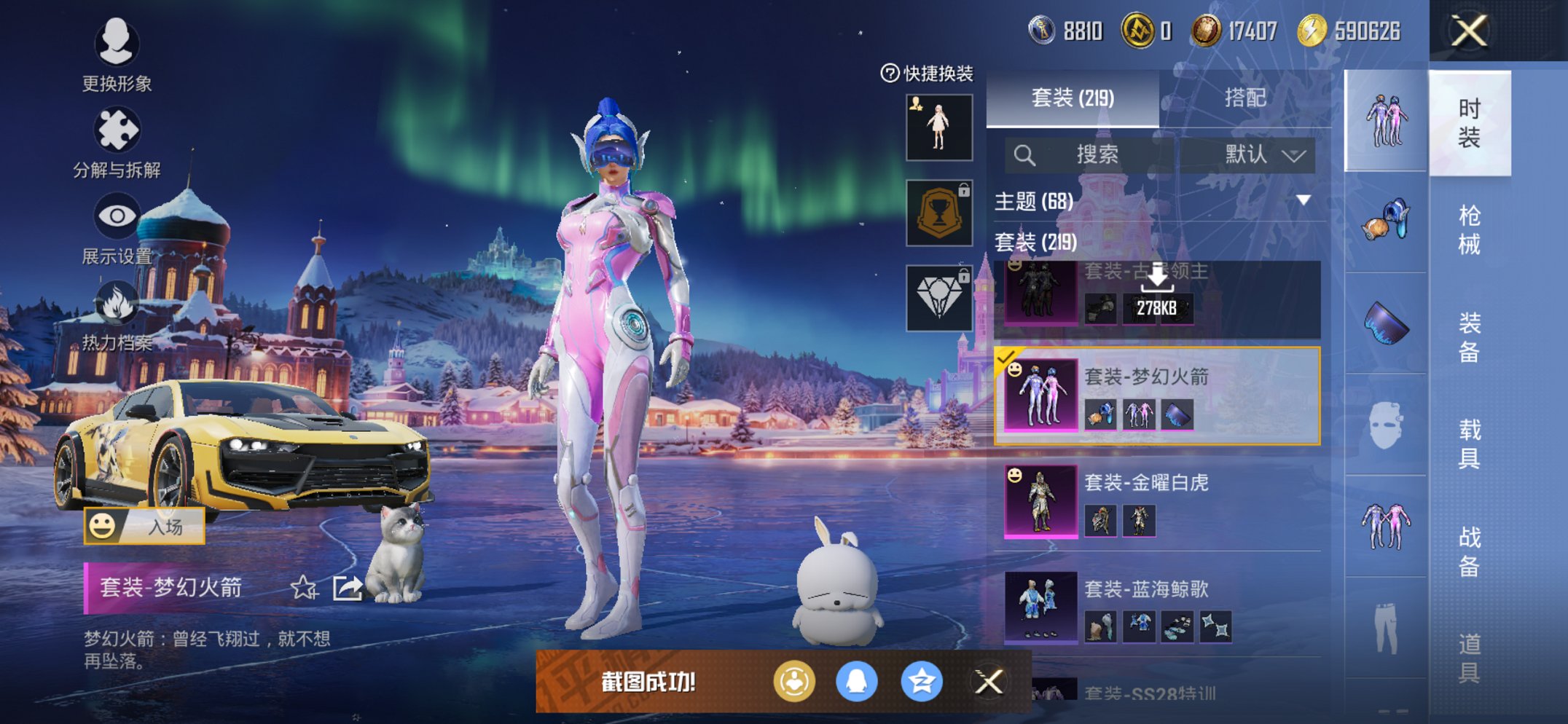Open 展示设置 display settings
Viewport: 1568px width, 724px height.
(117, 227)
